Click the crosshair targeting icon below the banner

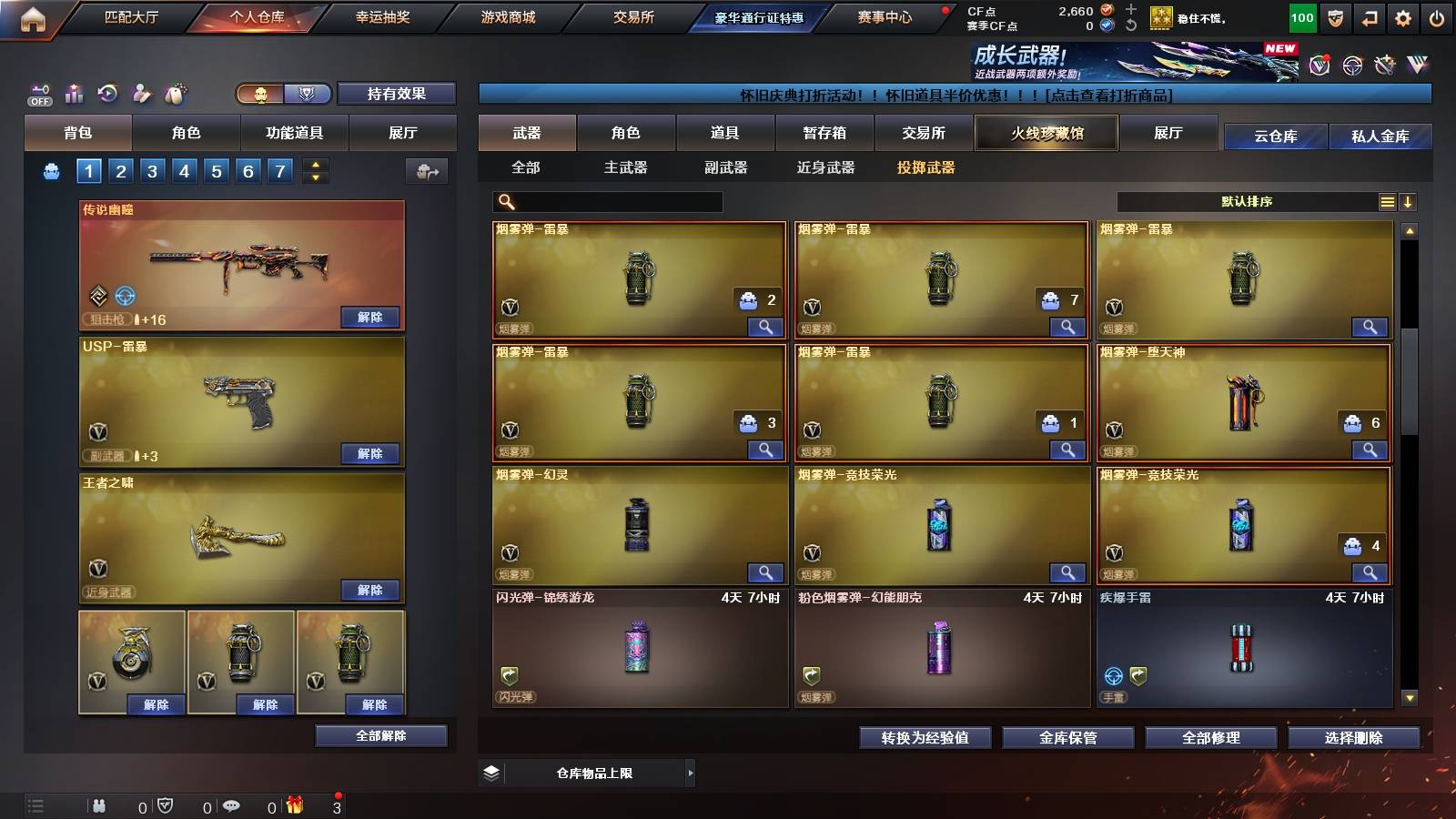click(x=1351, y=65)
